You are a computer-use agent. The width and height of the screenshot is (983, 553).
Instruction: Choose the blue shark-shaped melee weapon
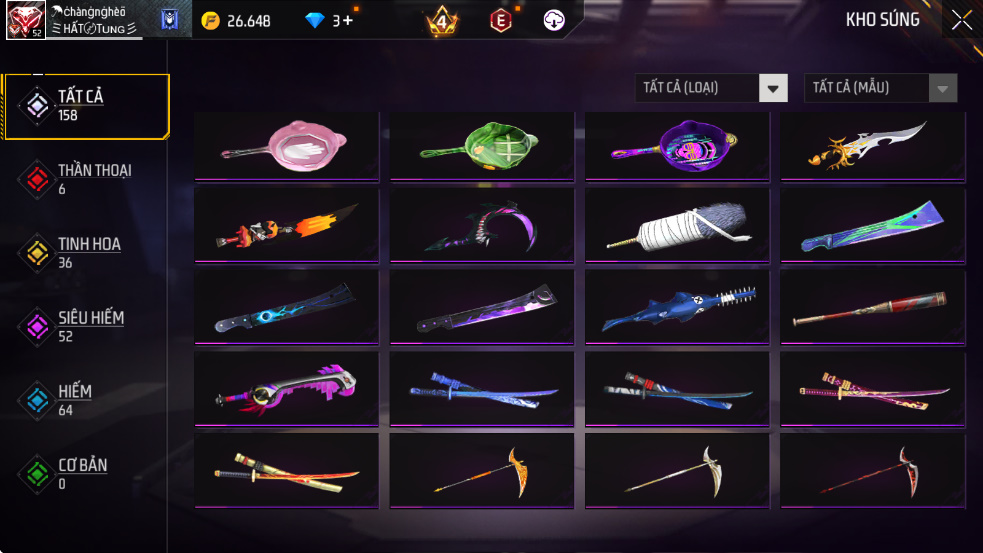677,308
